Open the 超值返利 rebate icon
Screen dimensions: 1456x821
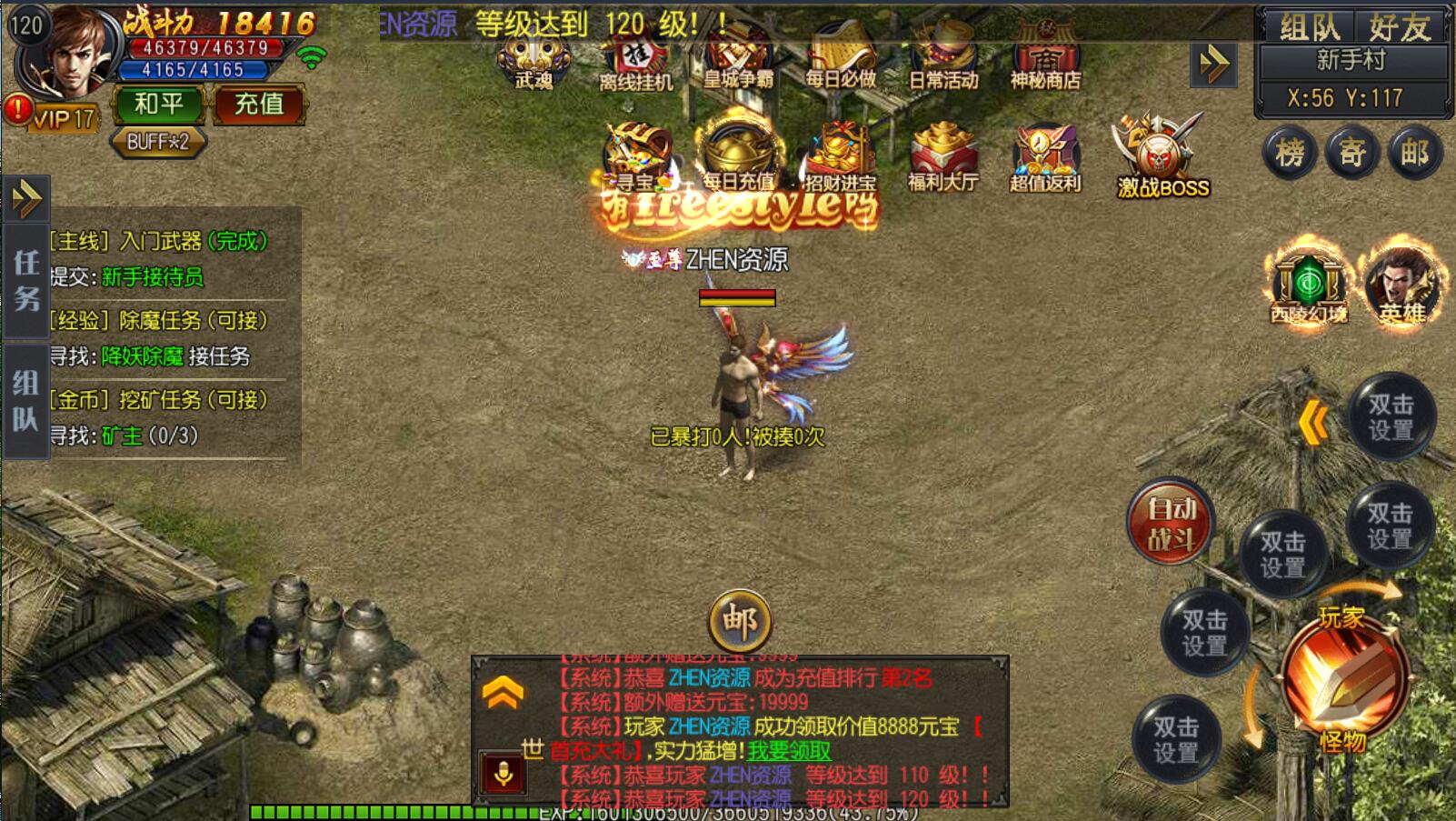pos(1045,157)
